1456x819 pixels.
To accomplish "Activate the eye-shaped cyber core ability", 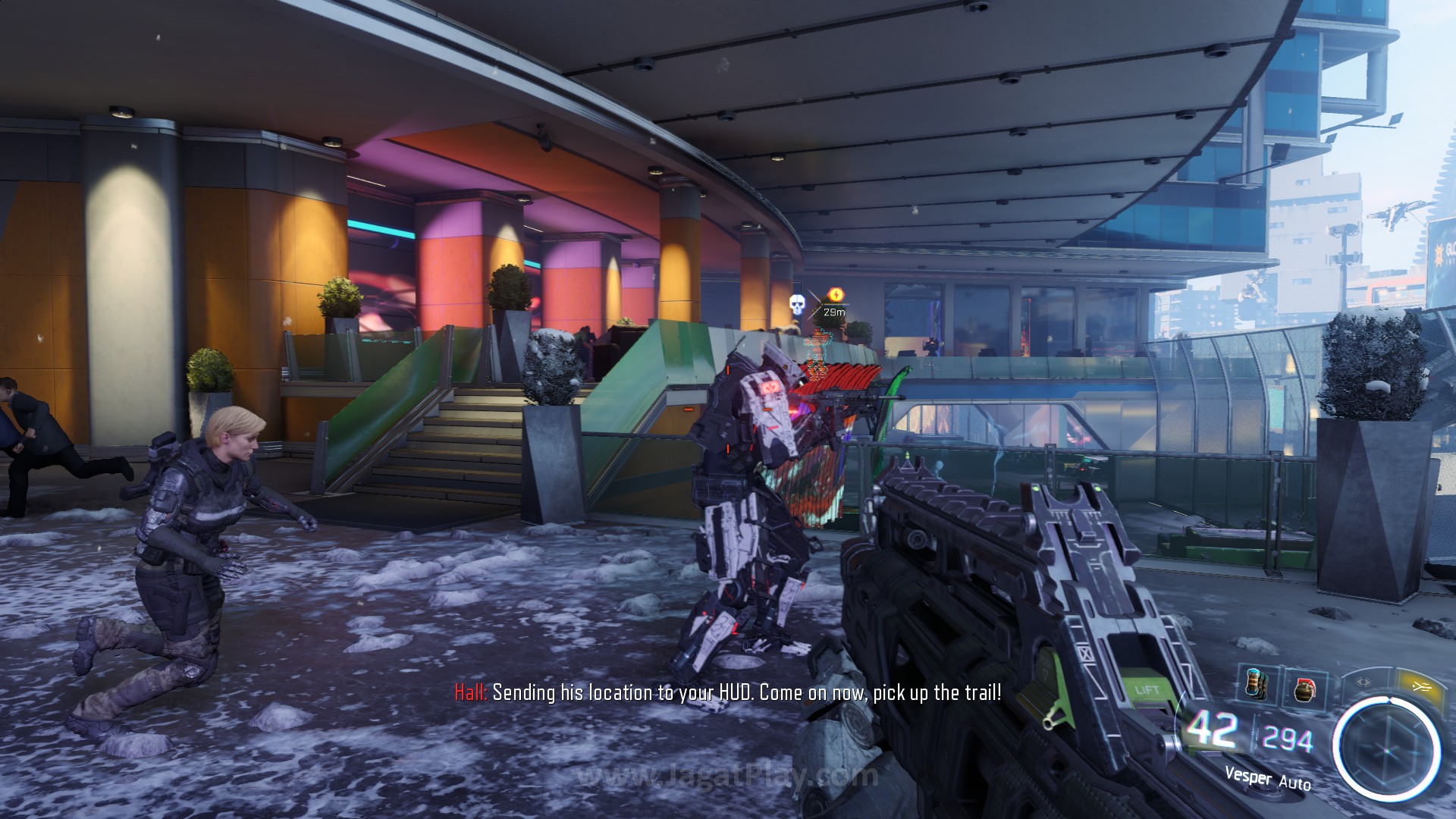I will pyautogui.click(x=1364, y=682).
